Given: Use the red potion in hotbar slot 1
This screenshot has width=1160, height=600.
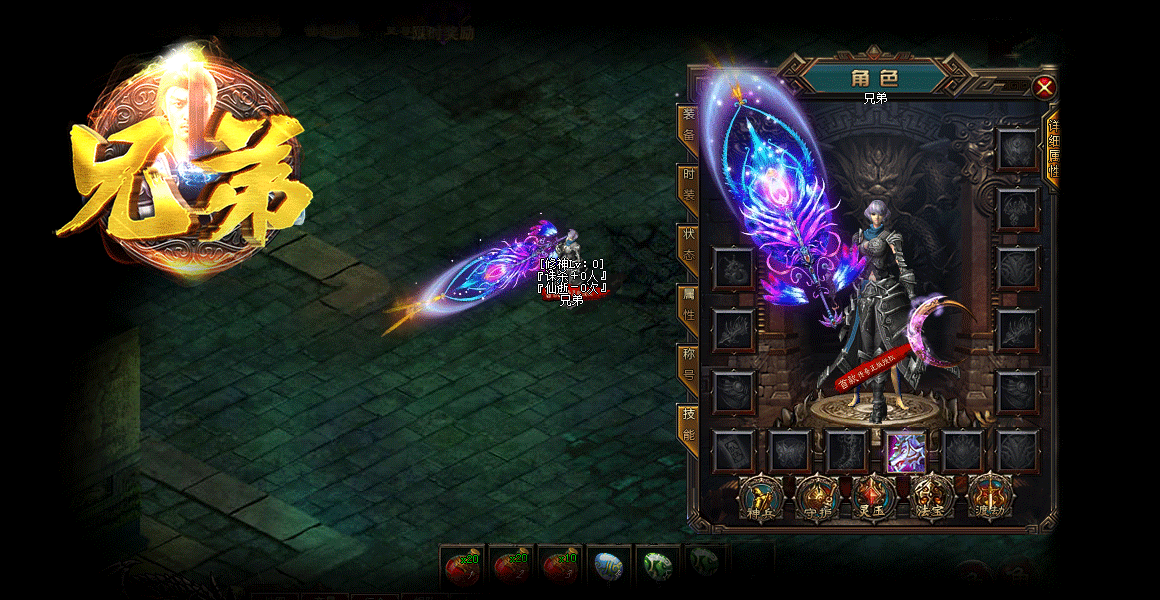Looking at the screenshot, I should click(x=462, y=567).
